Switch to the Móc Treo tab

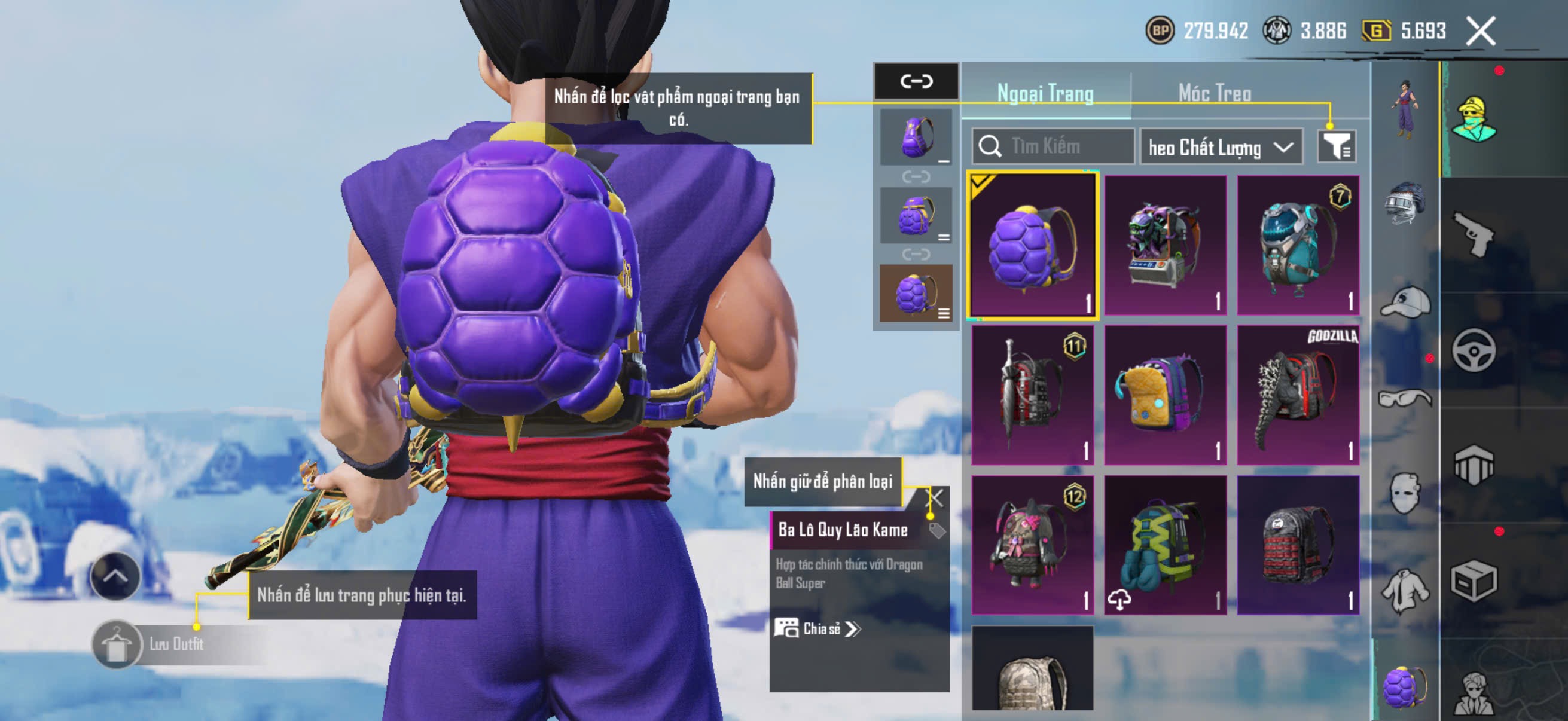point(1214,94)
